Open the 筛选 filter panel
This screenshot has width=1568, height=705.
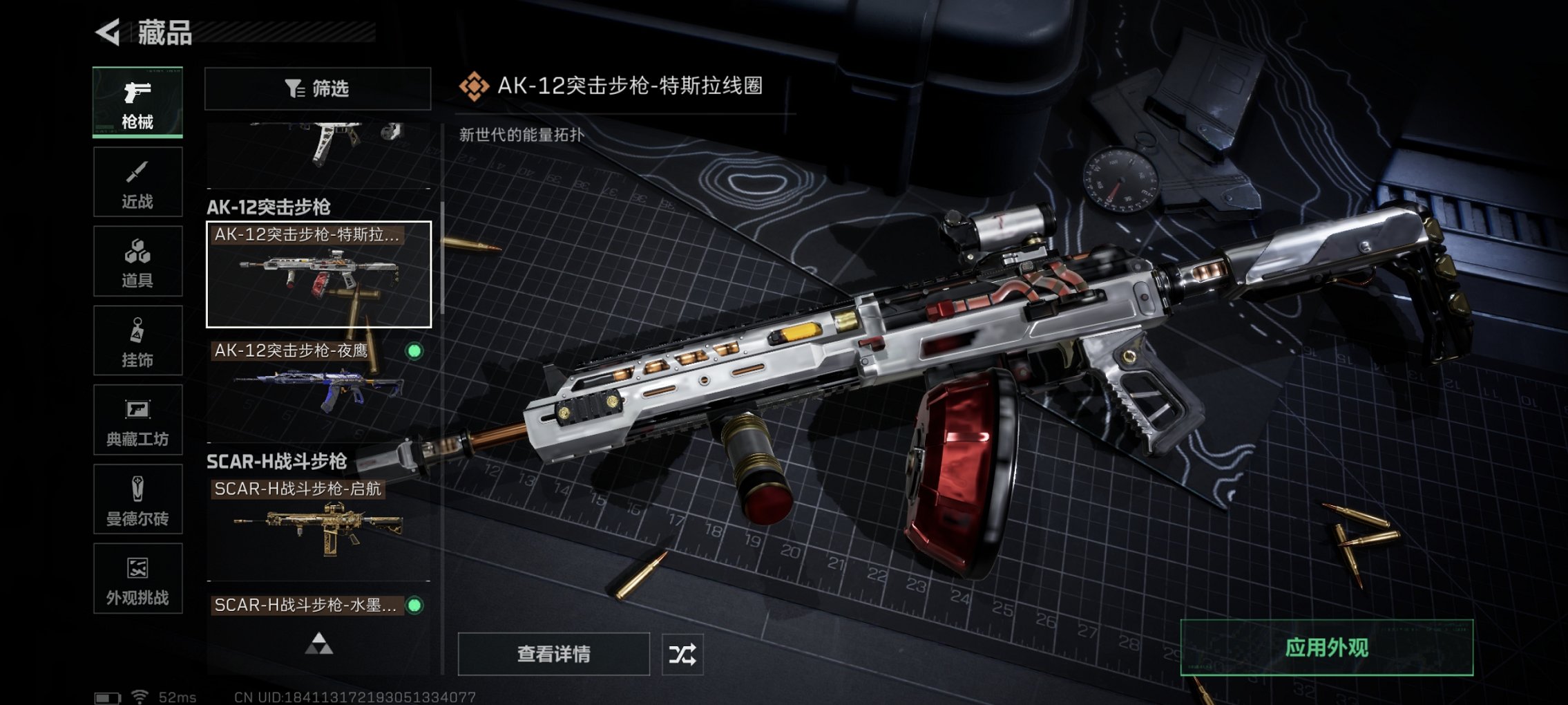[318, 88]
